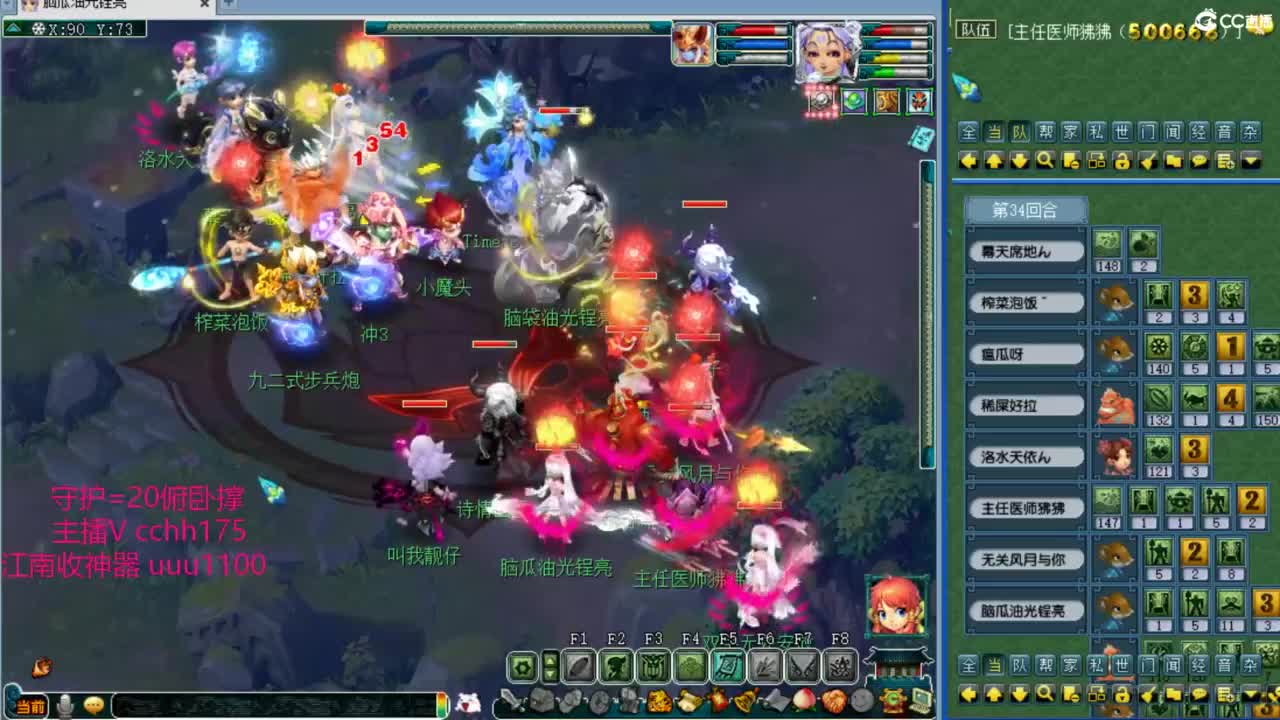Click the peach item in the quickbar
1280x720 pixels.
click(x=804, y=698)
